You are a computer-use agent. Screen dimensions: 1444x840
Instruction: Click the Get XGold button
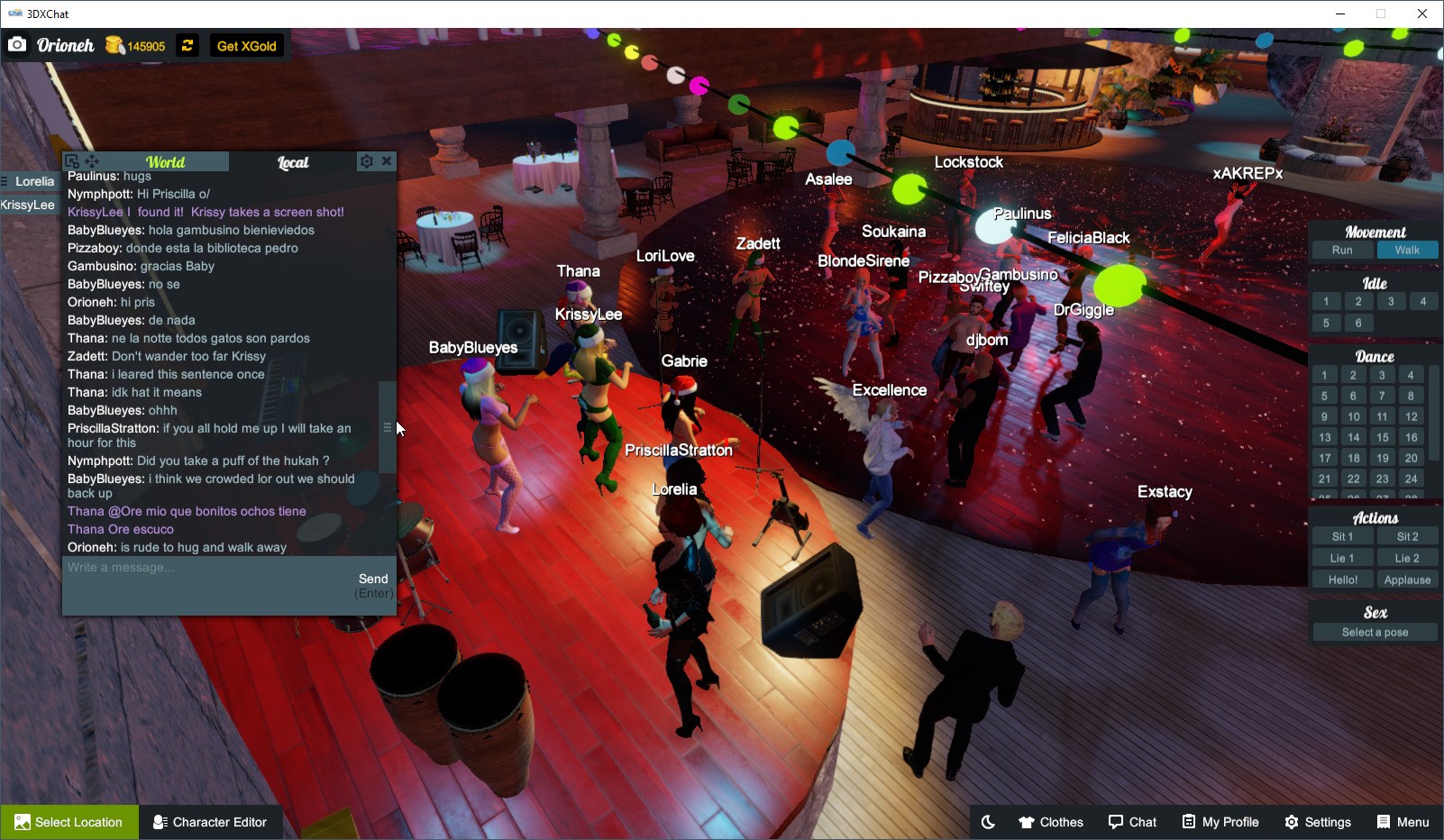click(246, 45)
